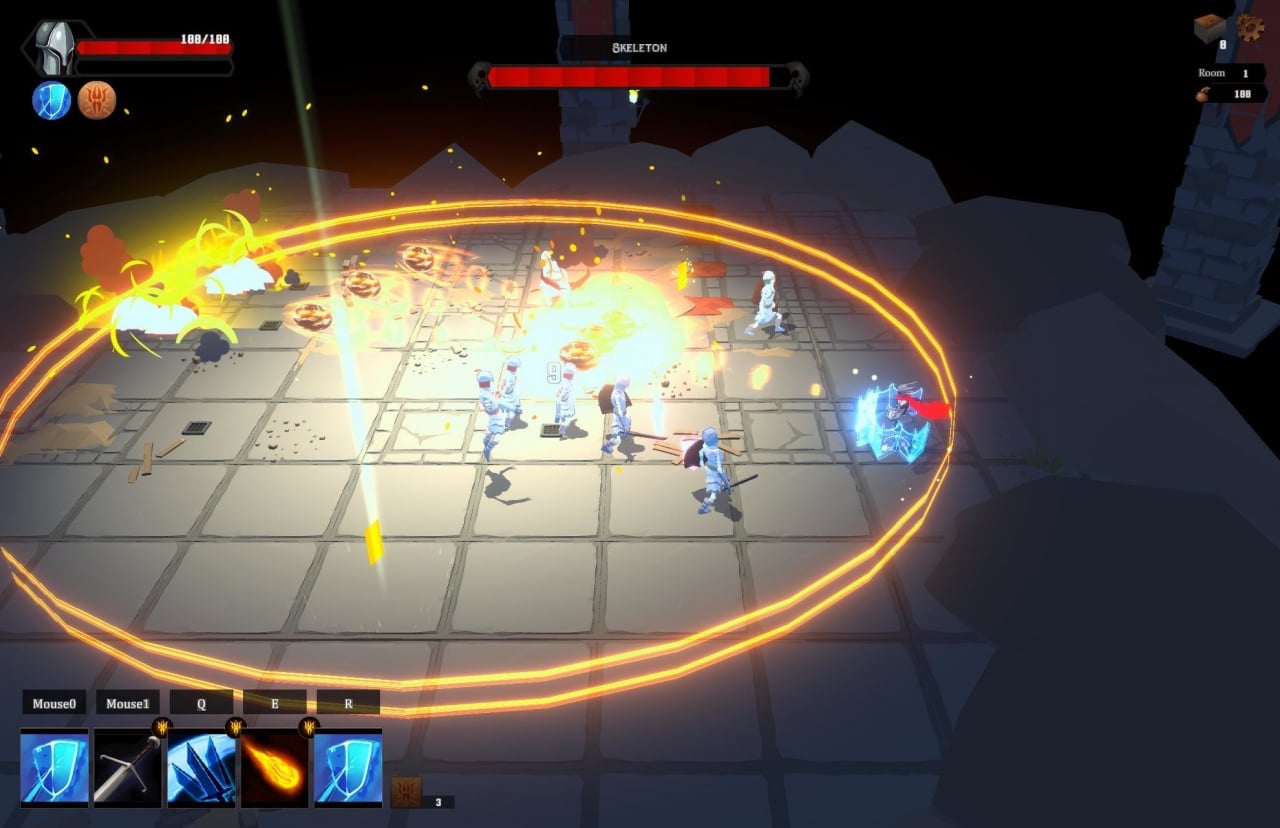Activate the shield ability under the Mouse0 label
Viewport: 1280px width, 828px height.
(x=54, y=767)
